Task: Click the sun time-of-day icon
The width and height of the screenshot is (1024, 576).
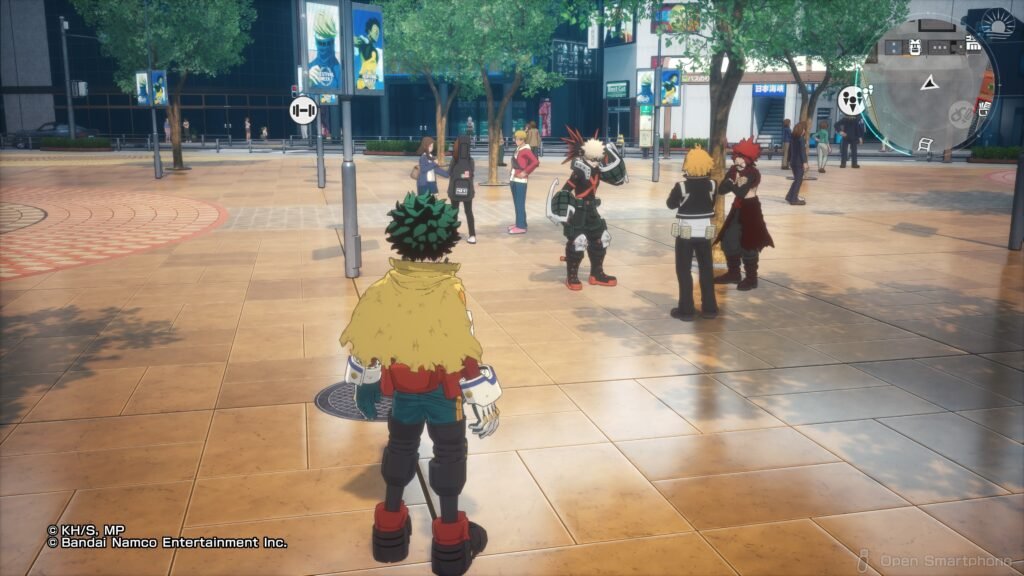Action: pyautogui.click(x=997, y=22)
